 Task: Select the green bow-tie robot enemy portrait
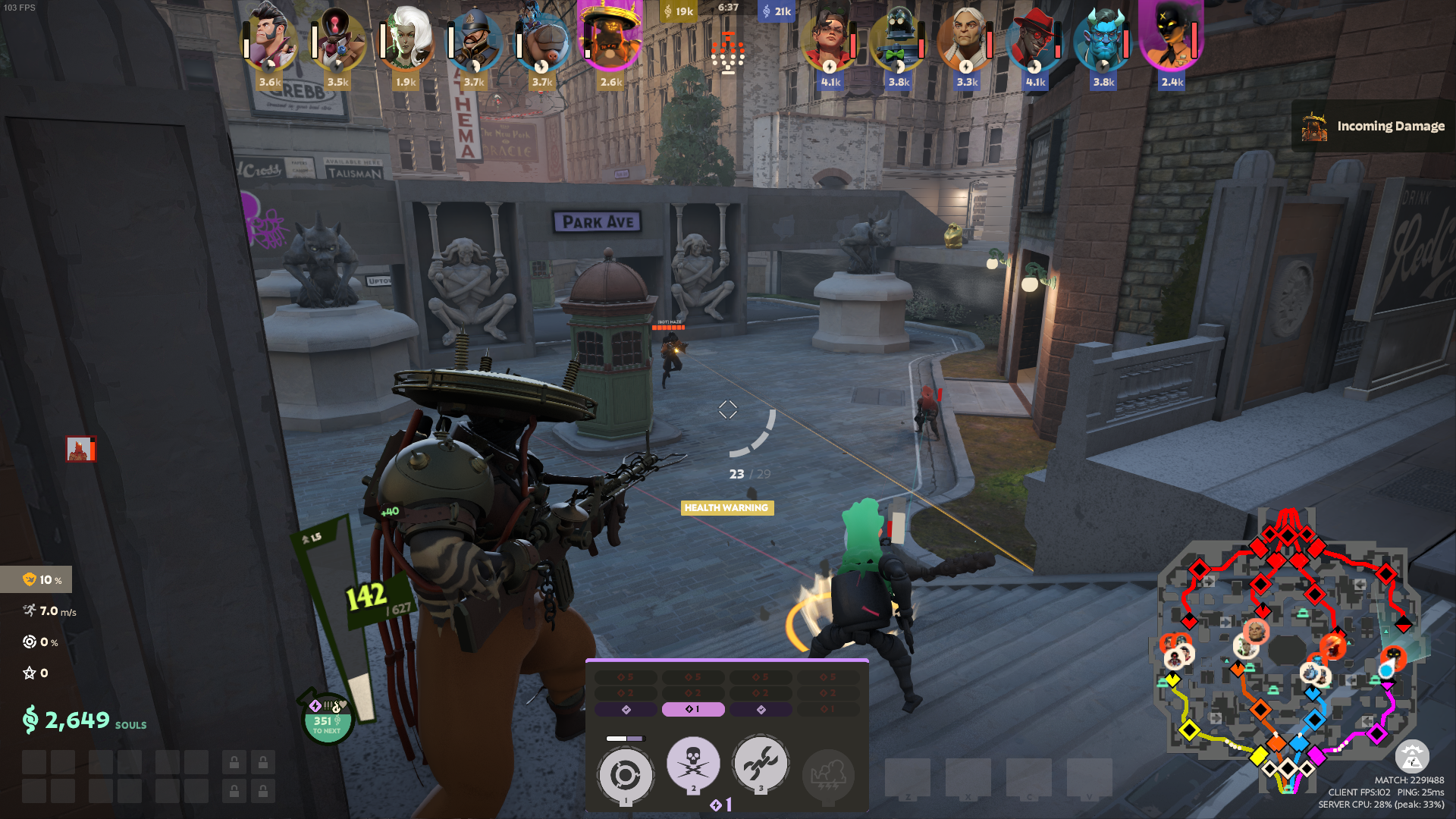tap(899, 39)
